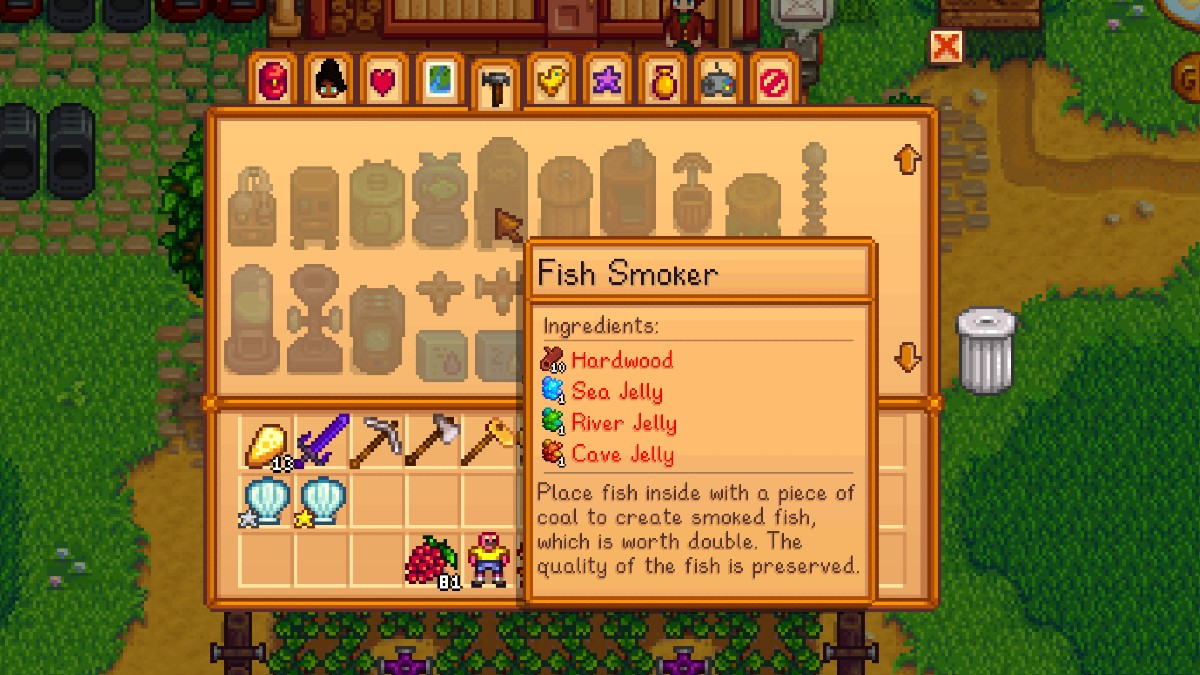Open the animals tab with chicken icon
This screenshot has height=675, width=1200.
(550, 82)
